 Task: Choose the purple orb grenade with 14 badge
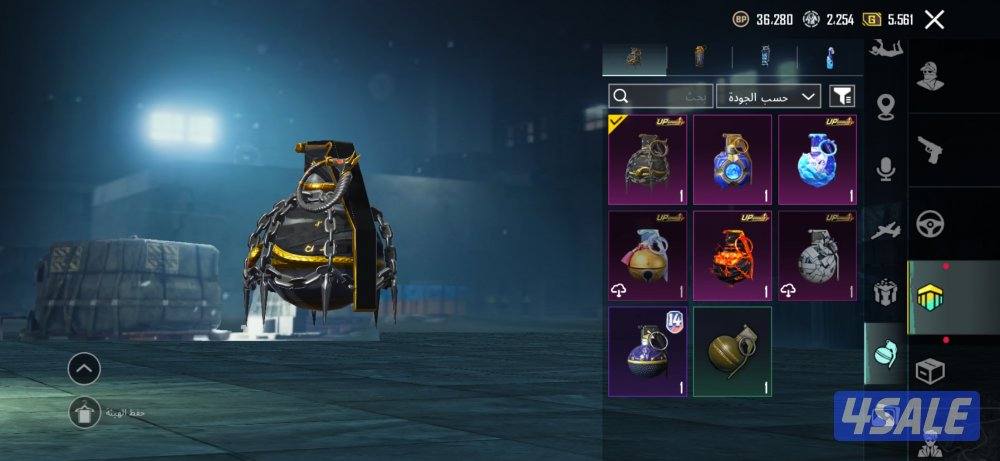[647, 352]
